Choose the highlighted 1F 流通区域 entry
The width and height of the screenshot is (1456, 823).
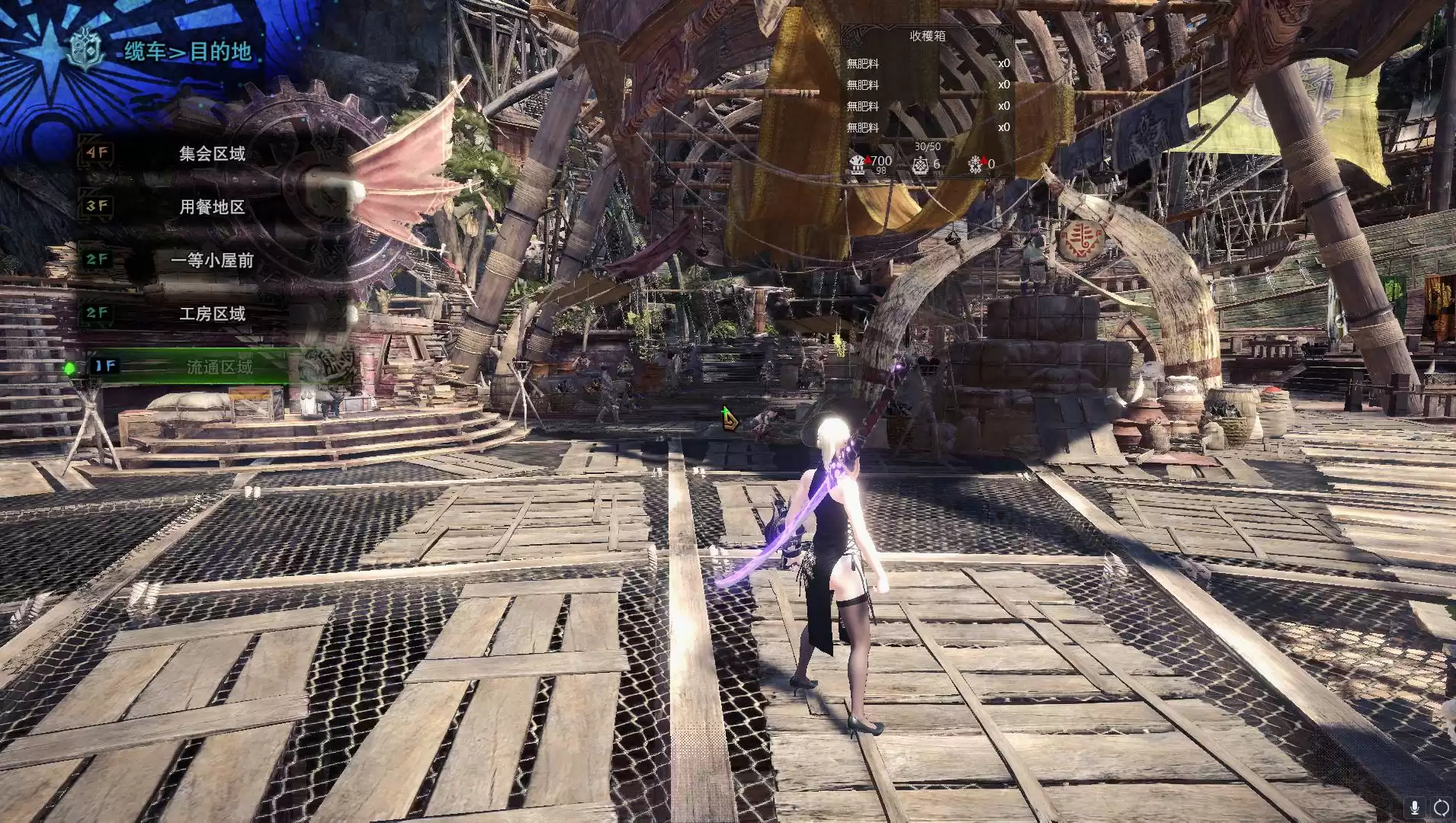tap(218, 367)
